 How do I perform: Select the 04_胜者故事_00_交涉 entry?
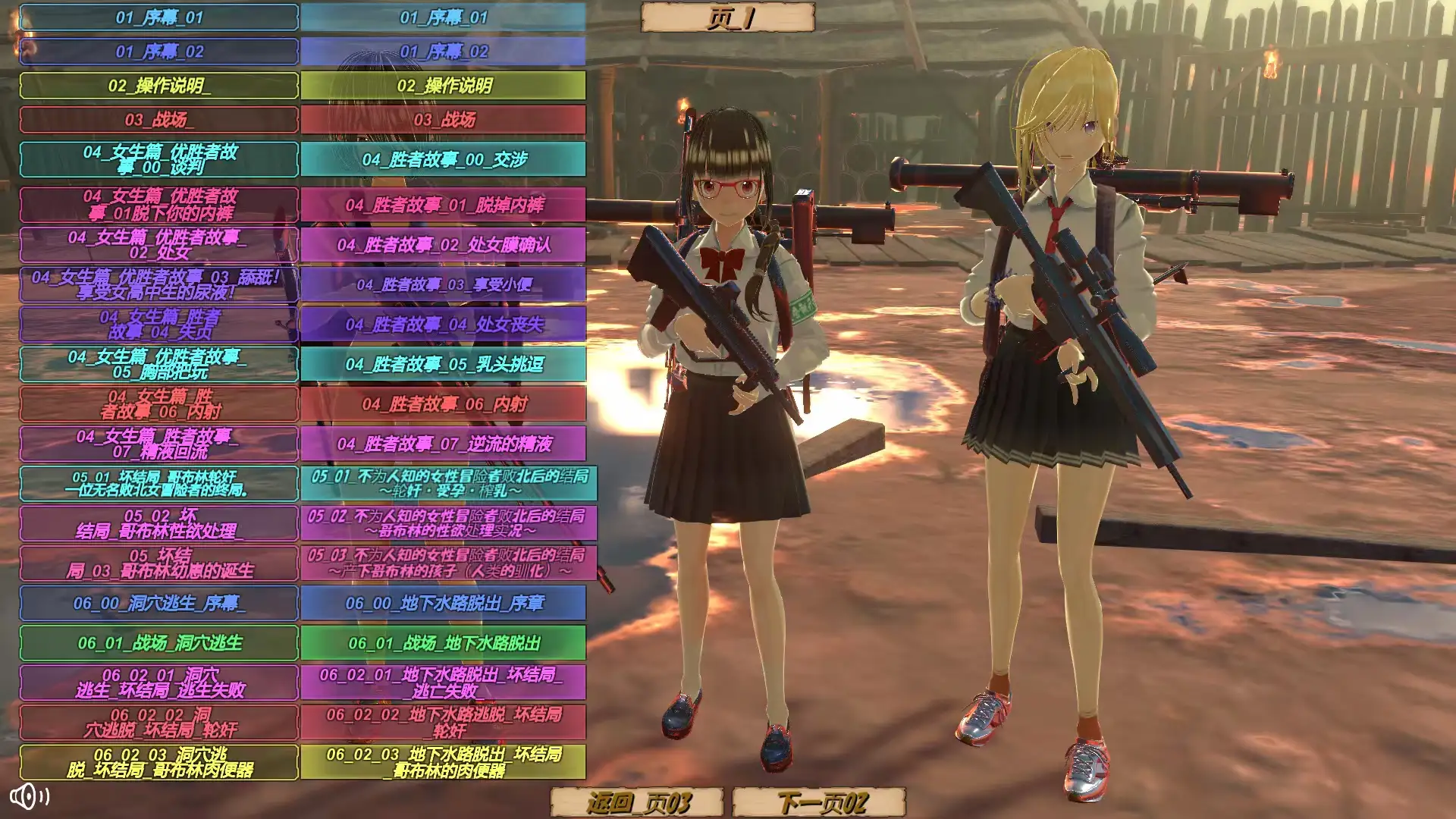(x=444, y=159)
